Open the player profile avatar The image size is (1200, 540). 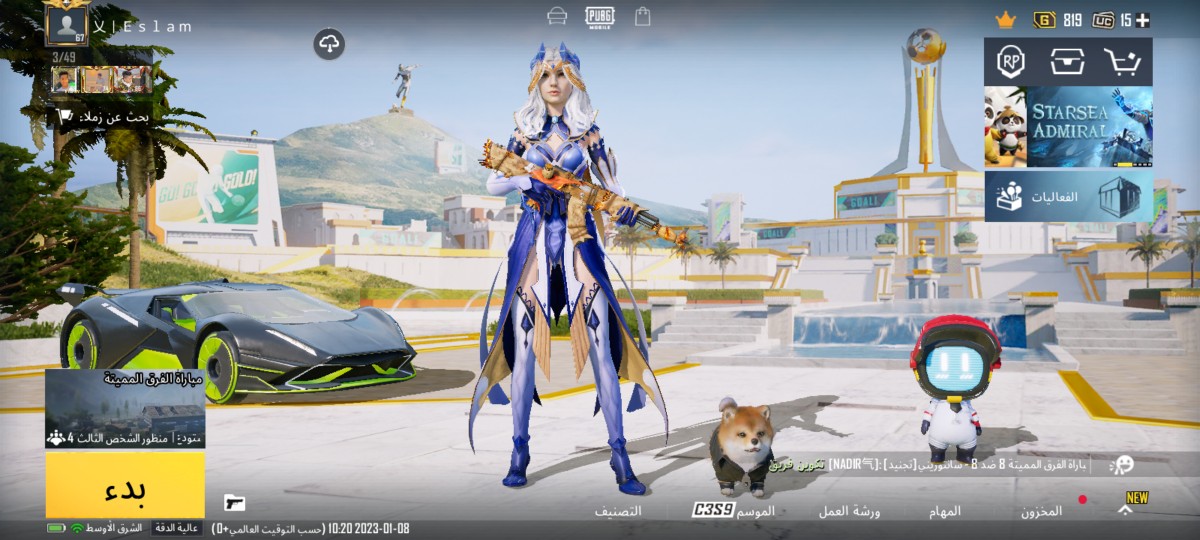pyautogui.click(x=67, y=24)
